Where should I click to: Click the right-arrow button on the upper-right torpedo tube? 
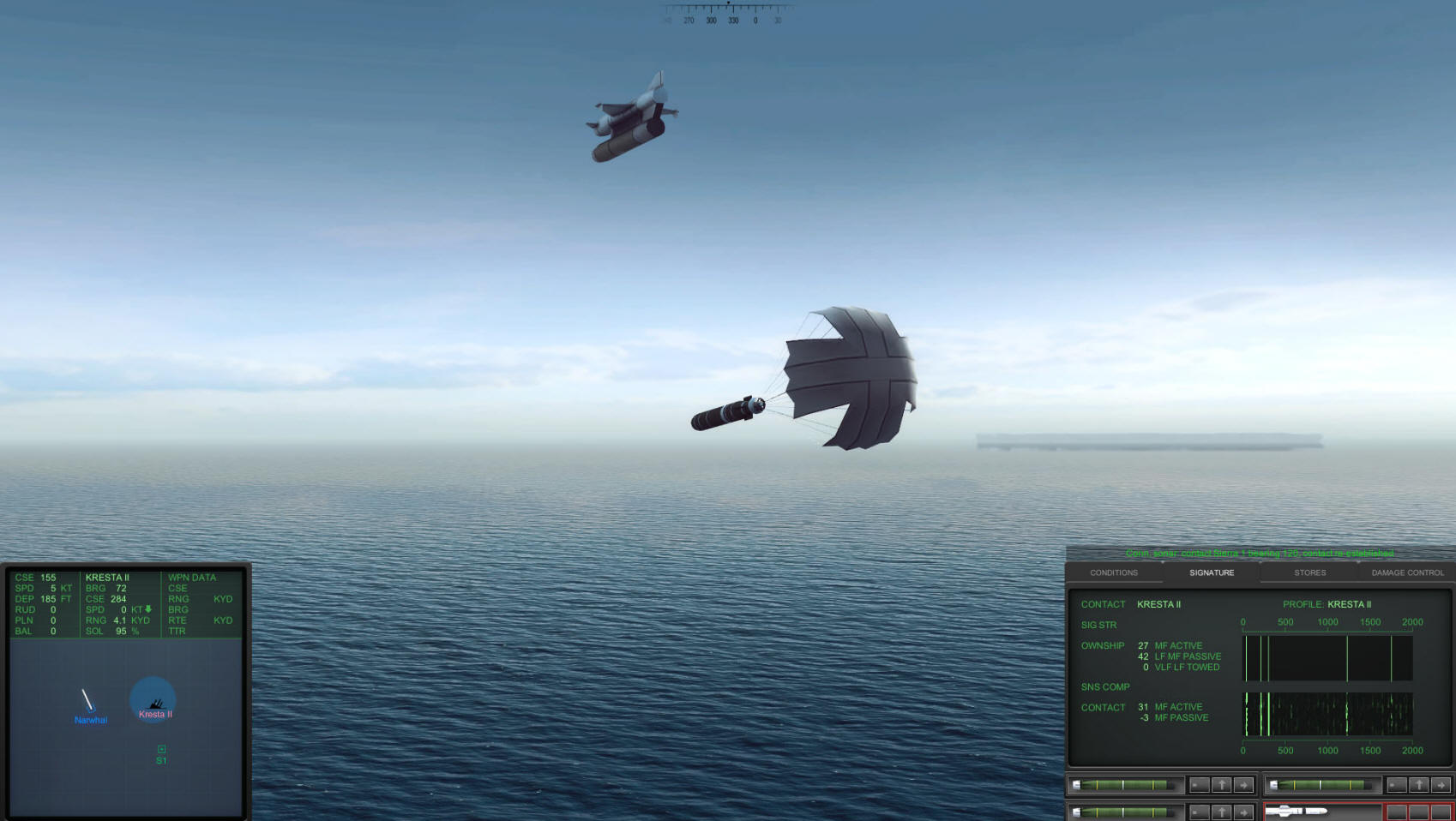[x=1440, y=785]
